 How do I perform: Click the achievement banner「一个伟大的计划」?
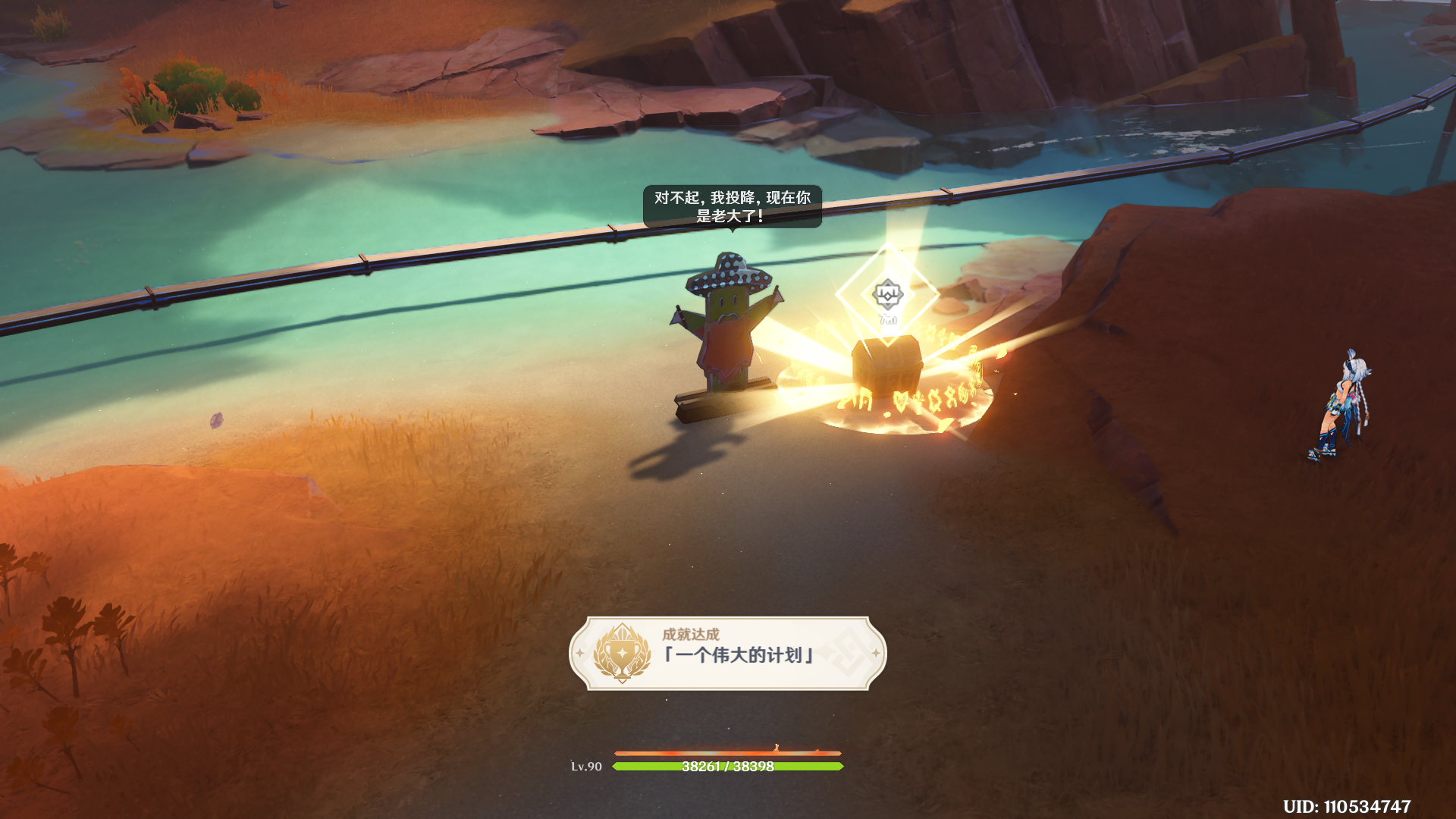[x=728, y=653]
